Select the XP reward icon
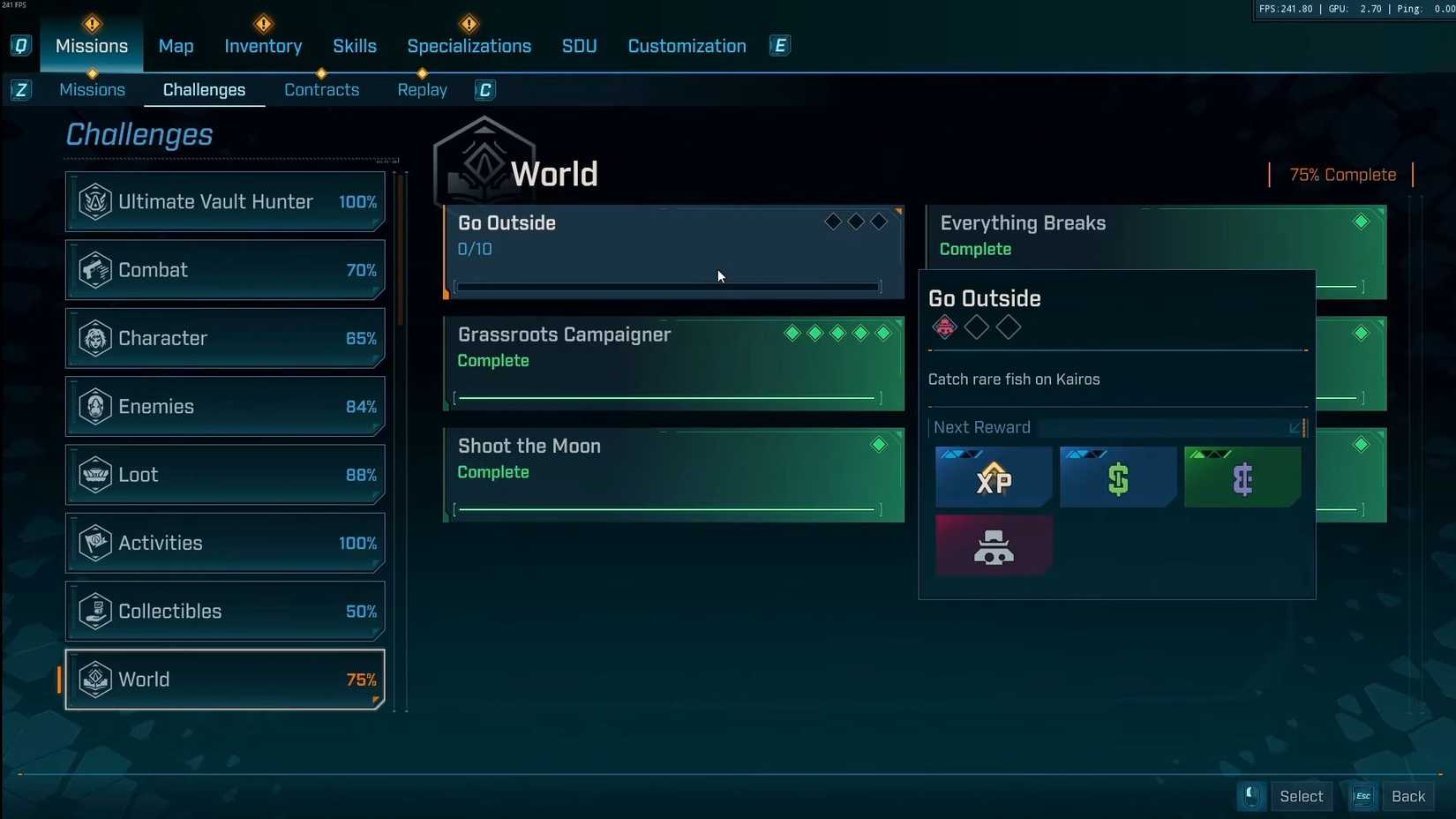The height and width of the screenshot is (819, 1456). point(993,477)
